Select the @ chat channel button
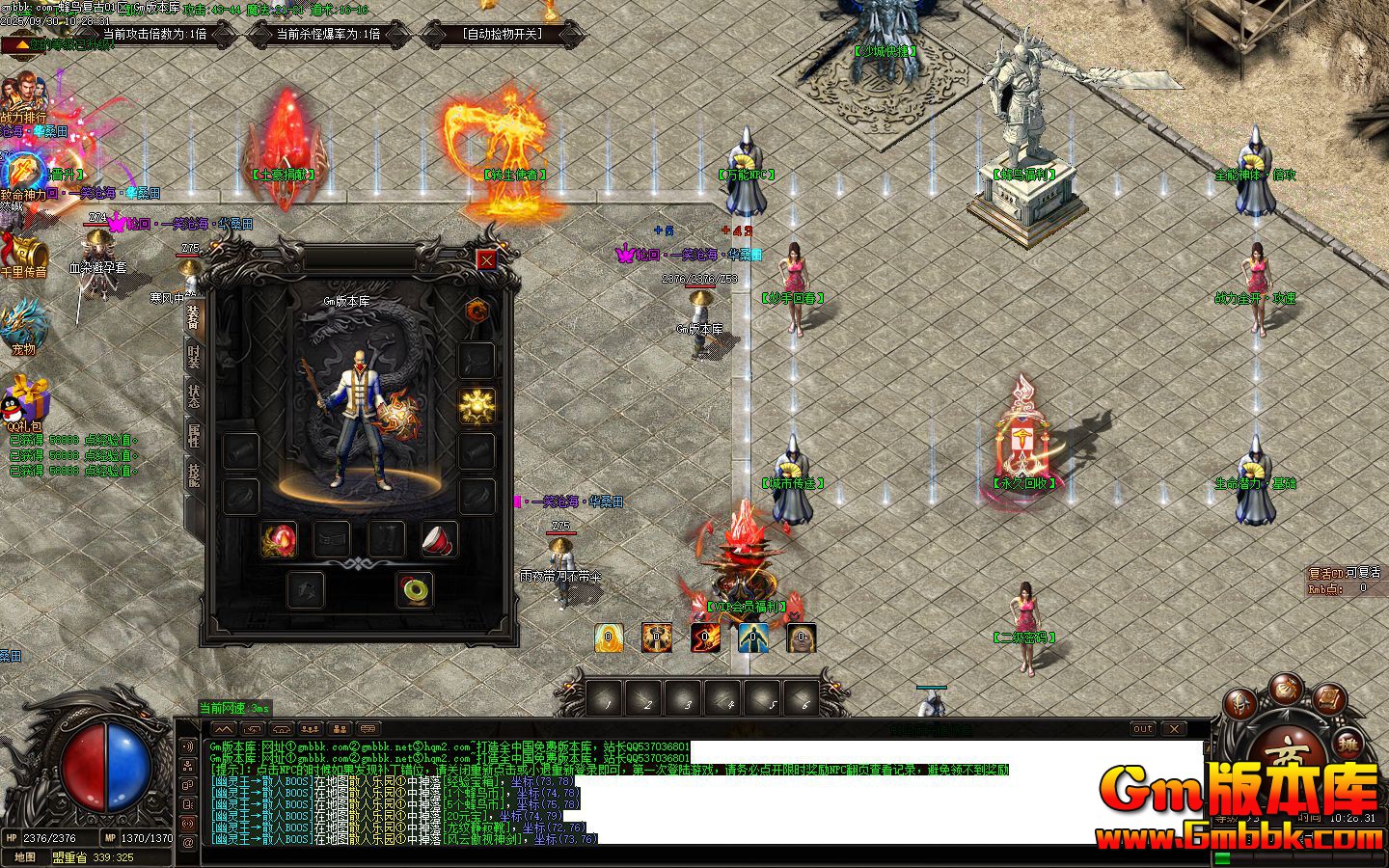The height and width of the screenshot is (868, 1389). click(x=187, y=842)
